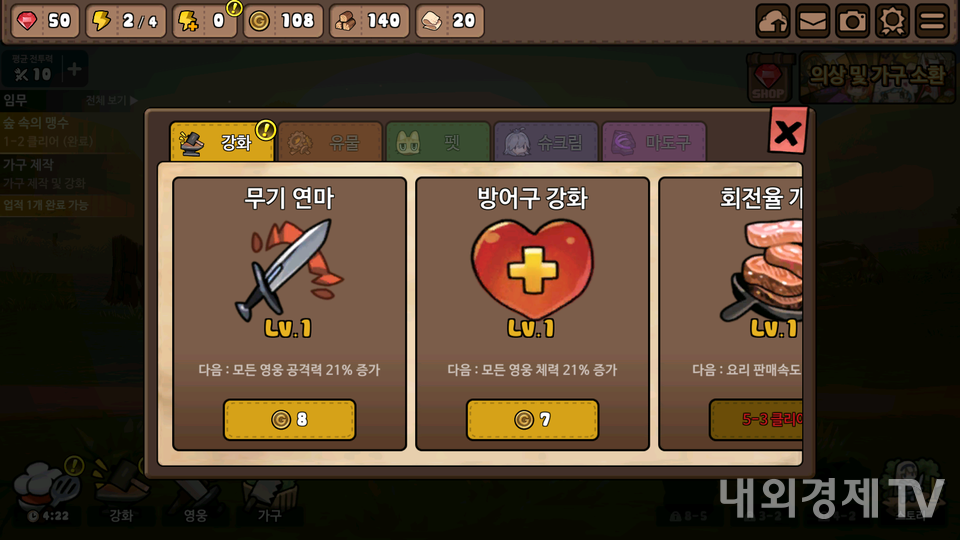Buy 방어구 강화 upgrade for 7 gold

coord(532,420)
